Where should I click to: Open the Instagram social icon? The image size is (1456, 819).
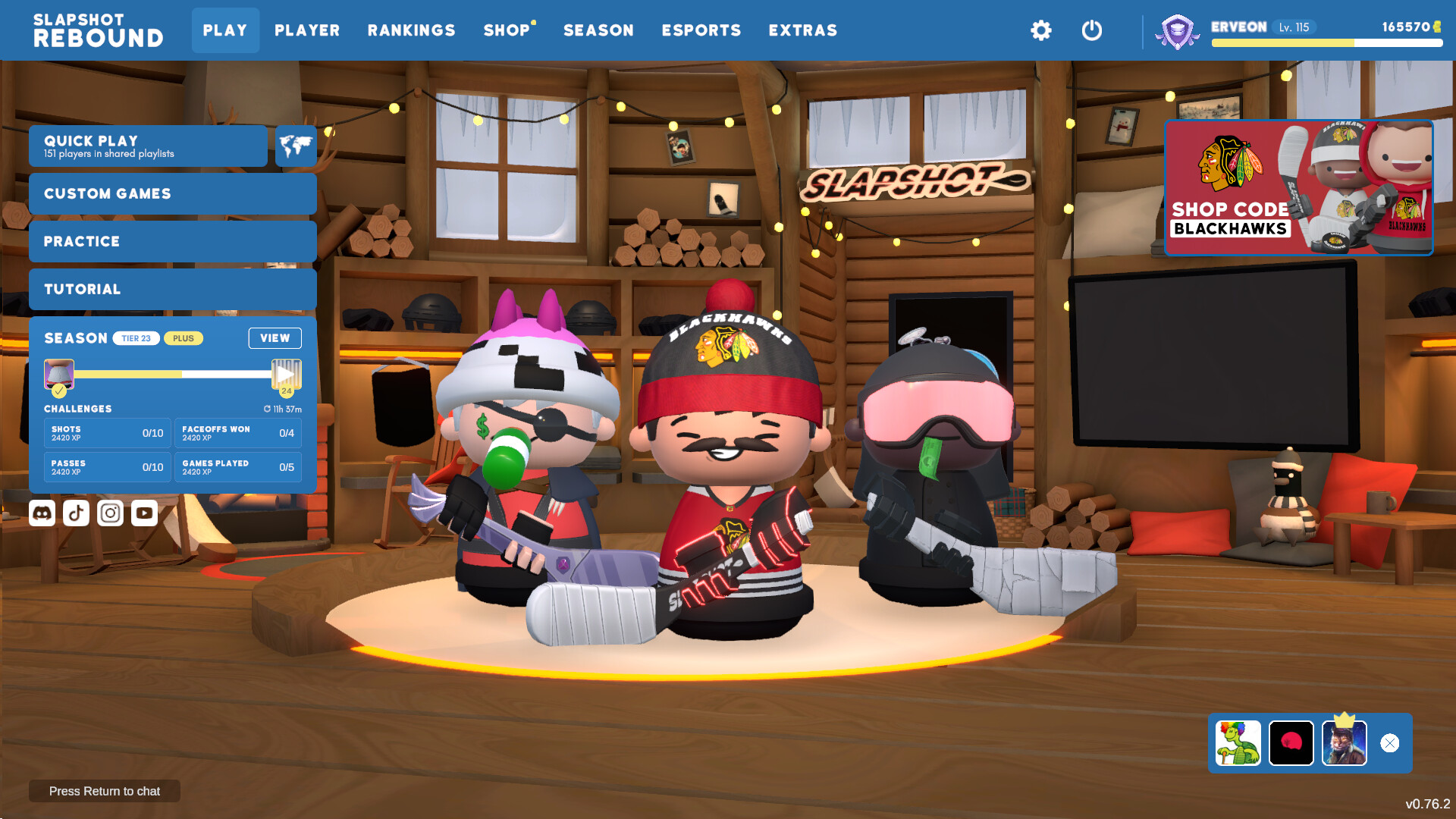pyautogui.click(x=109, y=513)
